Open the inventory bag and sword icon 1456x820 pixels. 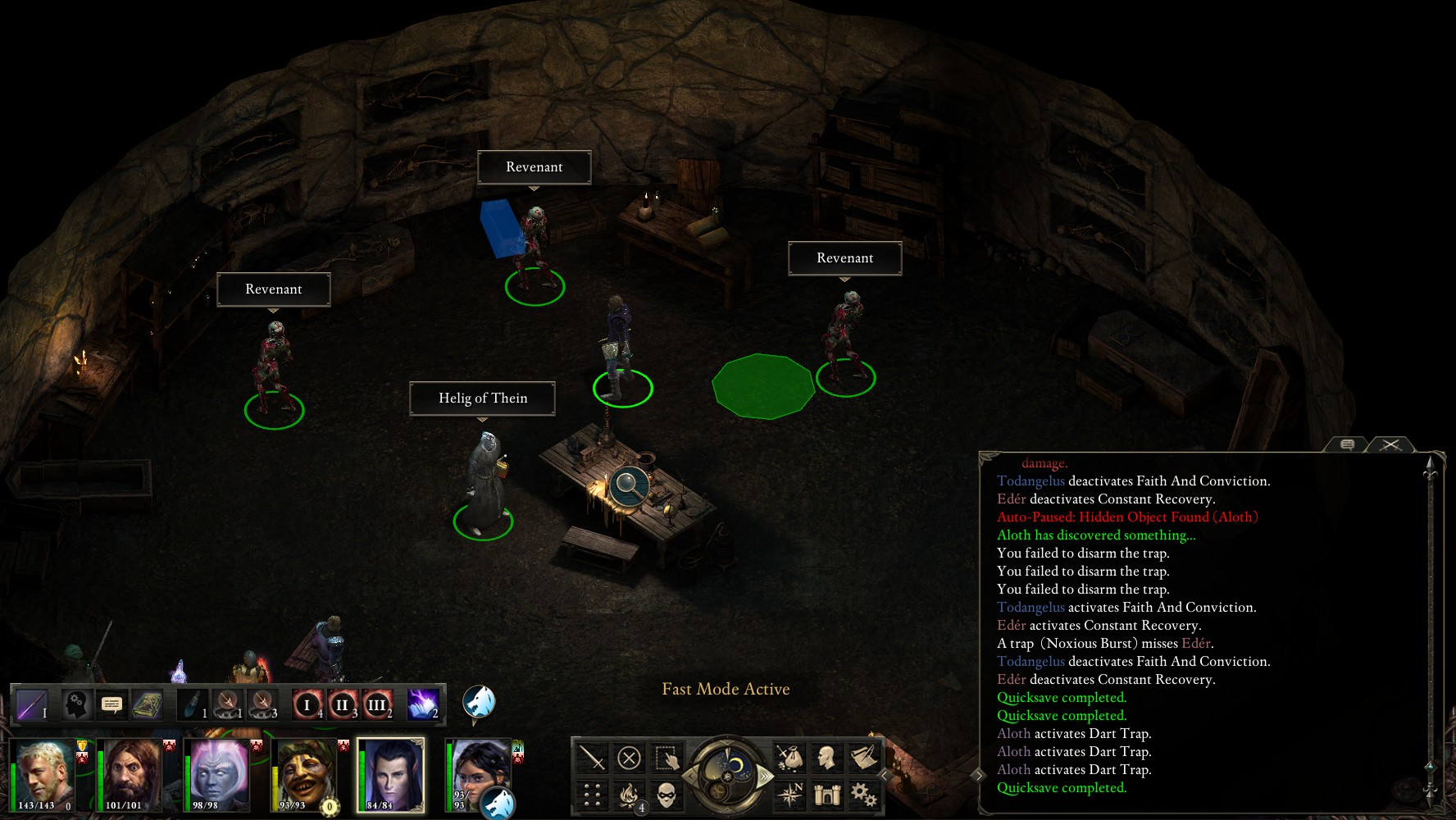[x=789, y=758]
